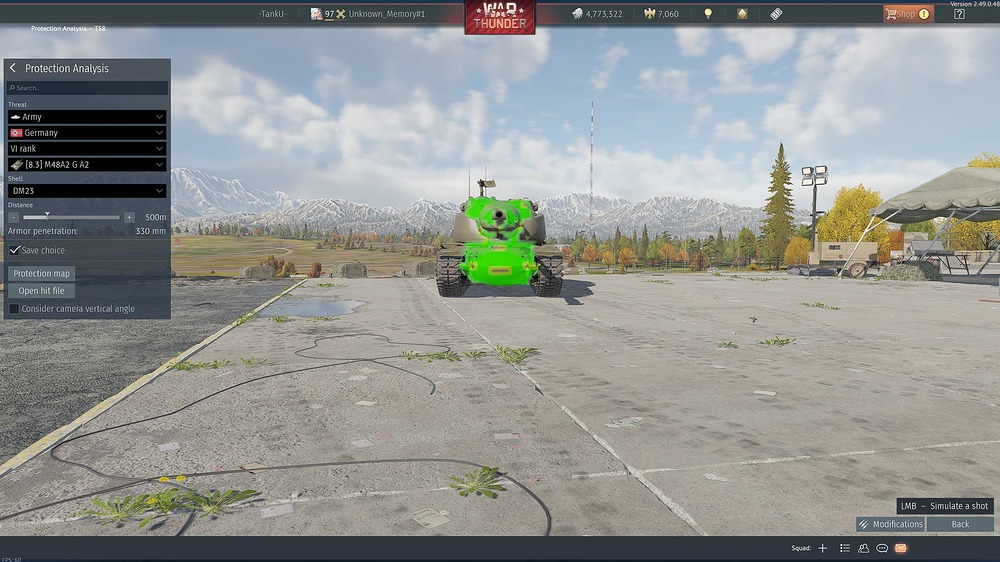Go back using the Protection Analysis arrow
The image size is (1000, 562).
[x=13, y=68]
